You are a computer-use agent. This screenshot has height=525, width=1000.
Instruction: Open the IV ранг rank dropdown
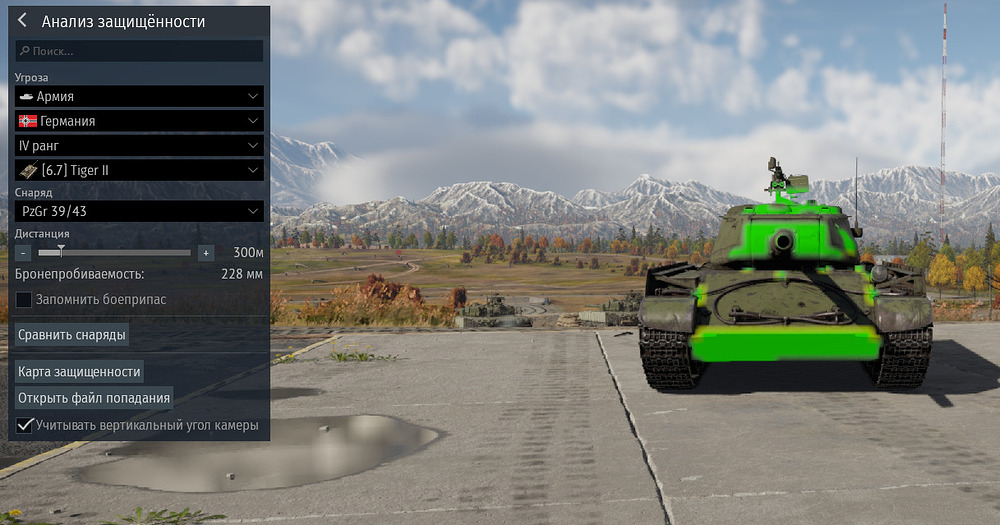pos(140,146)
